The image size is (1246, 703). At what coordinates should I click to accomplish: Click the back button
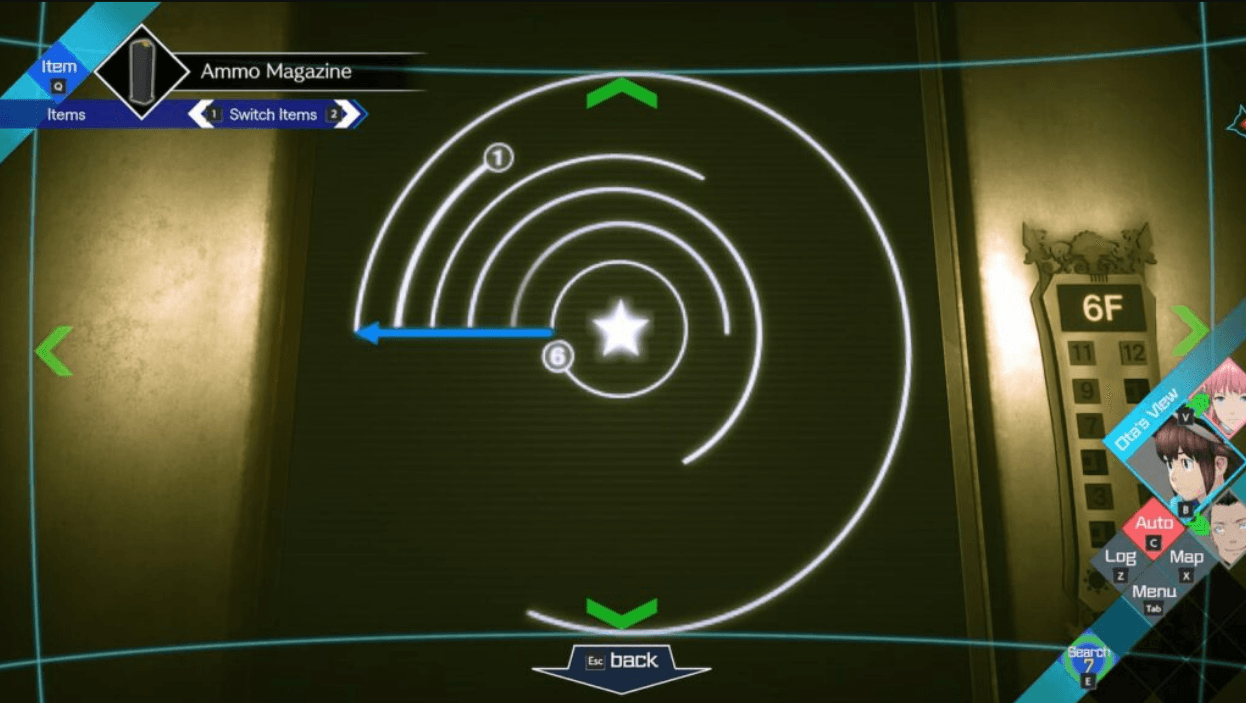pos(621,661)
